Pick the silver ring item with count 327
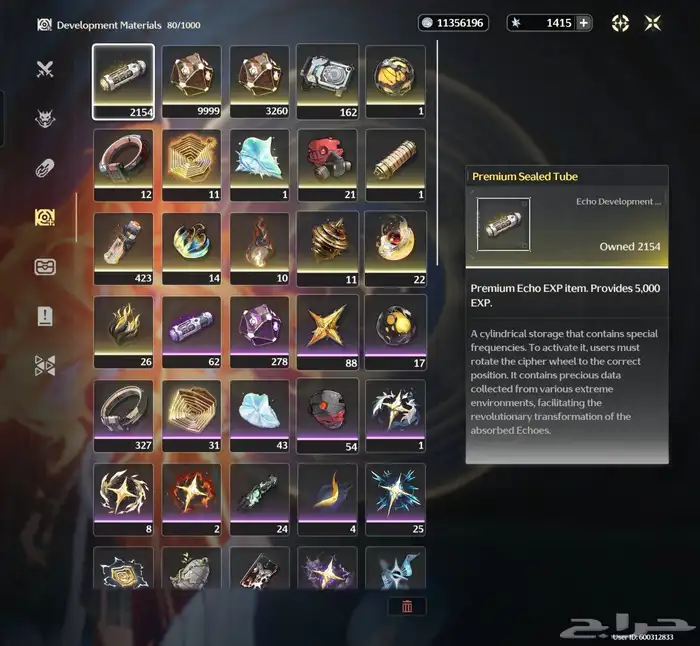Screen dimensions: 700x646 (x=123, y=412)
